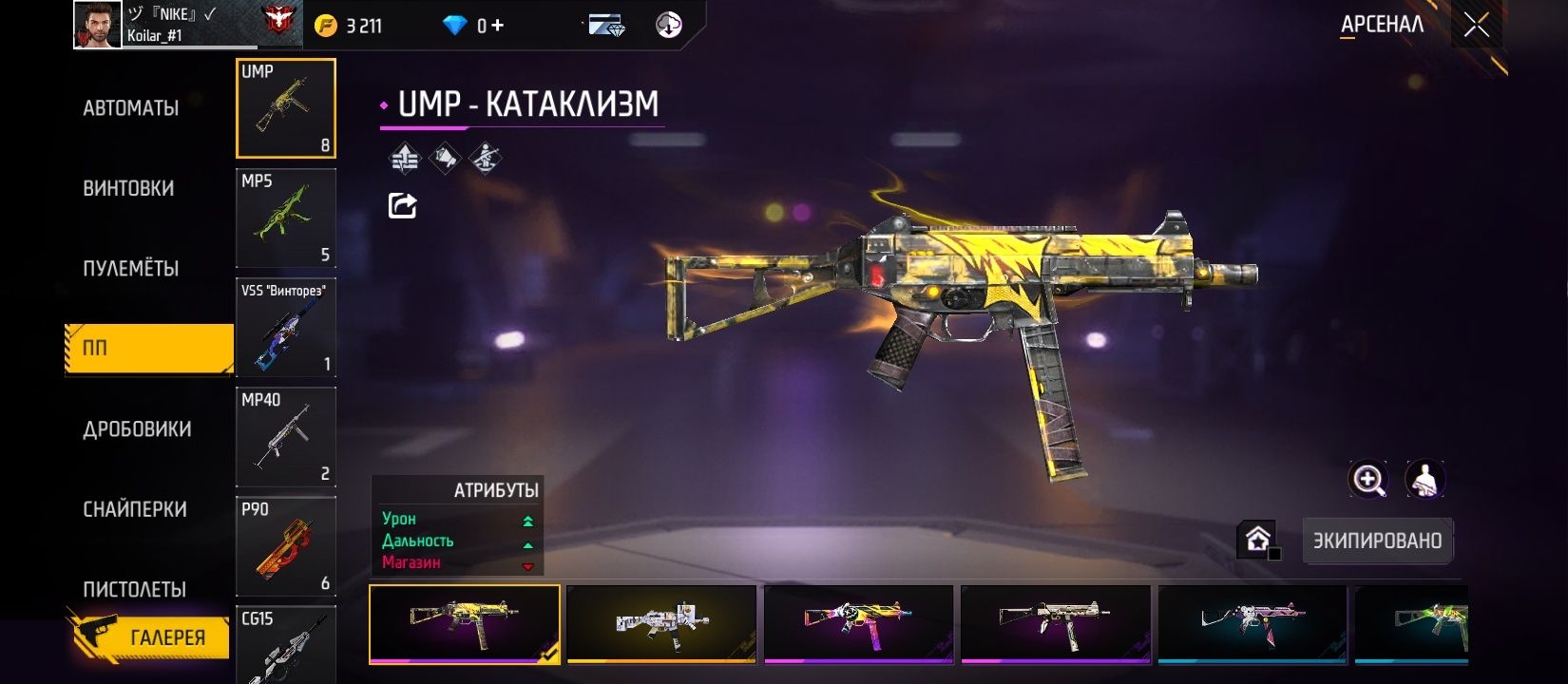1568x684 pixels.
Task: Open the ПИСТОЛЕТЫ category
Action: point(134,589)
